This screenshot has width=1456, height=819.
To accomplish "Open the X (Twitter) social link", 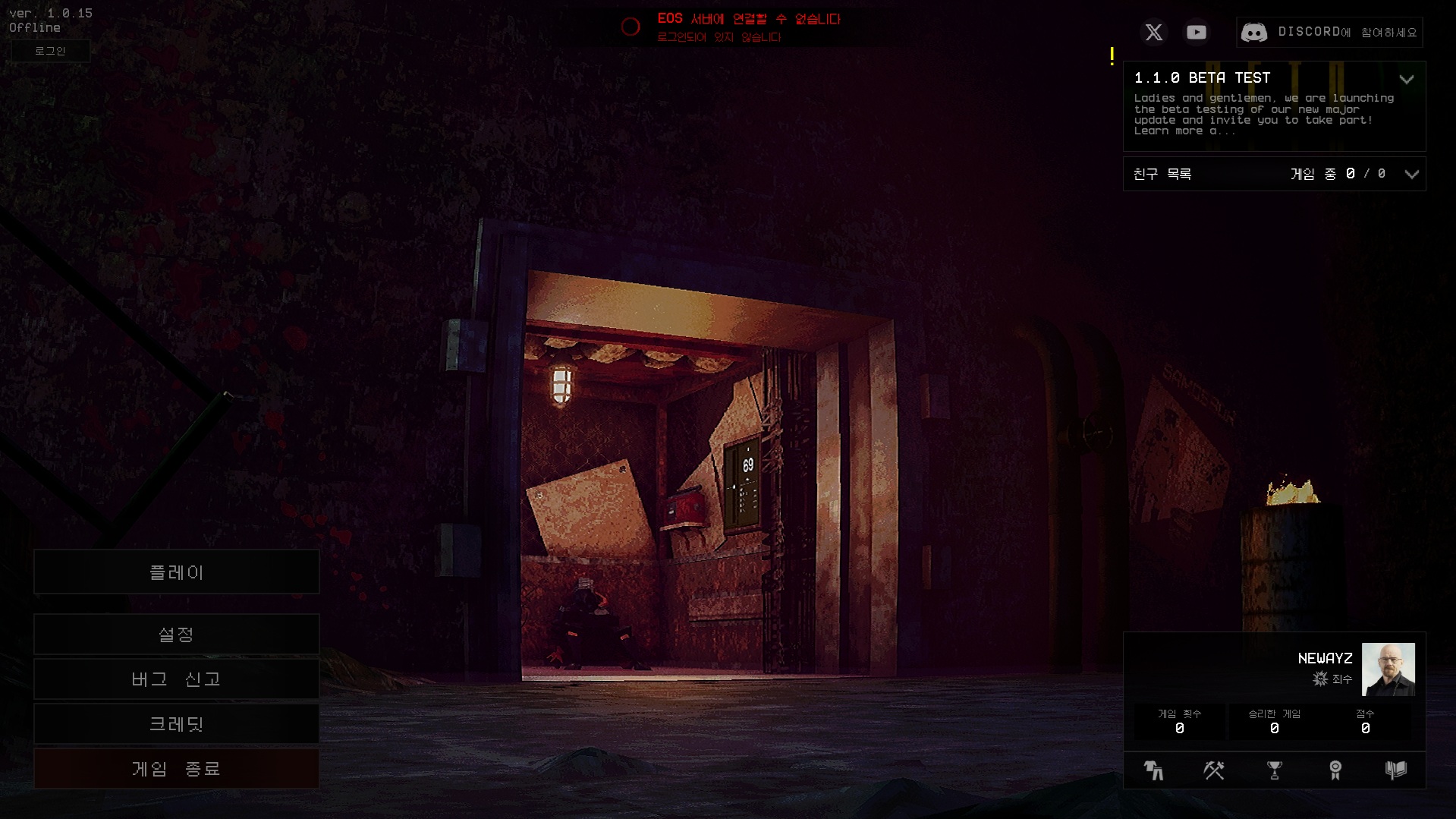I will click(1153, 32).
